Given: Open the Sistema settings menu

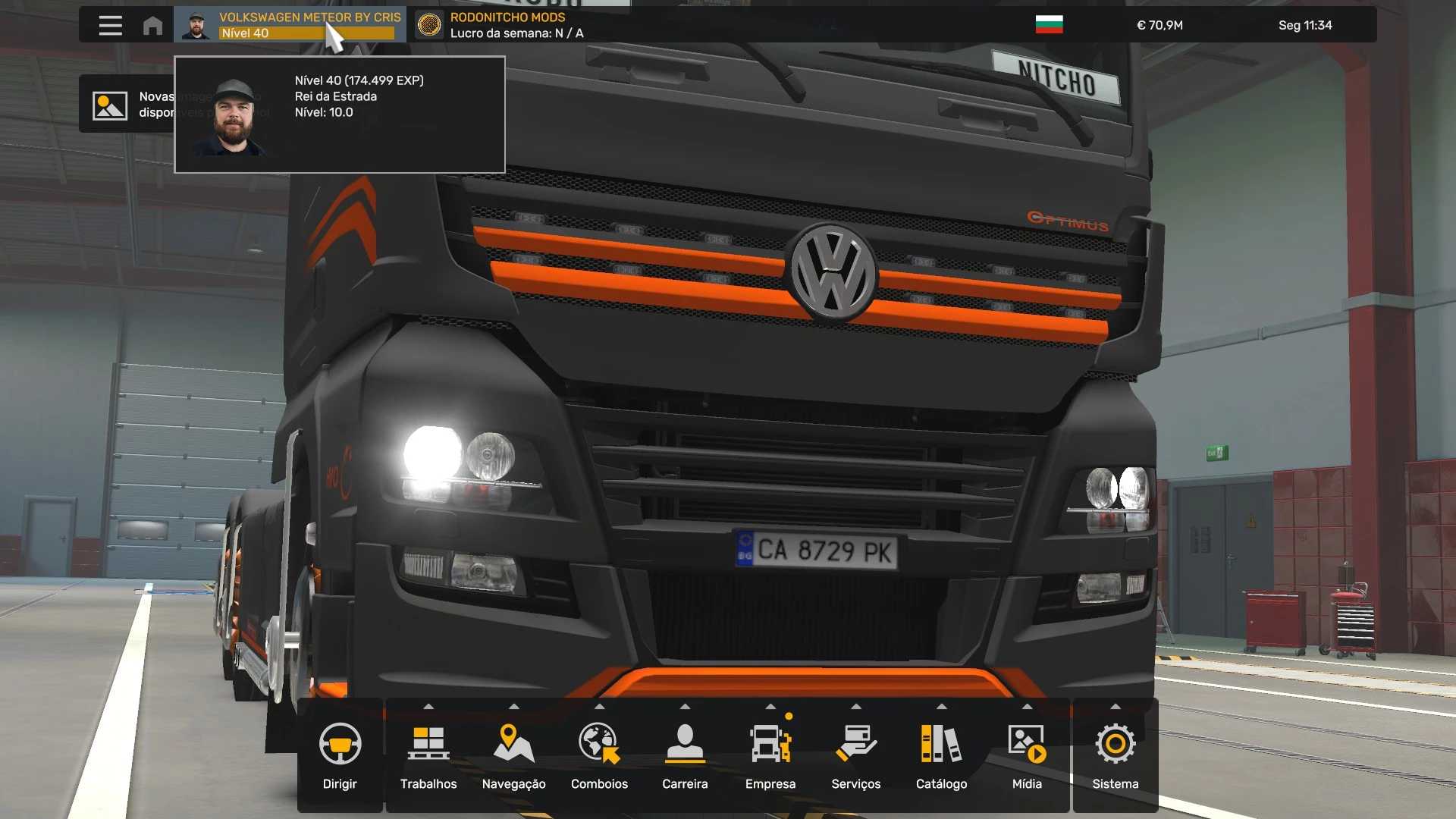Looking at the screenshot, I should 1115,755.
